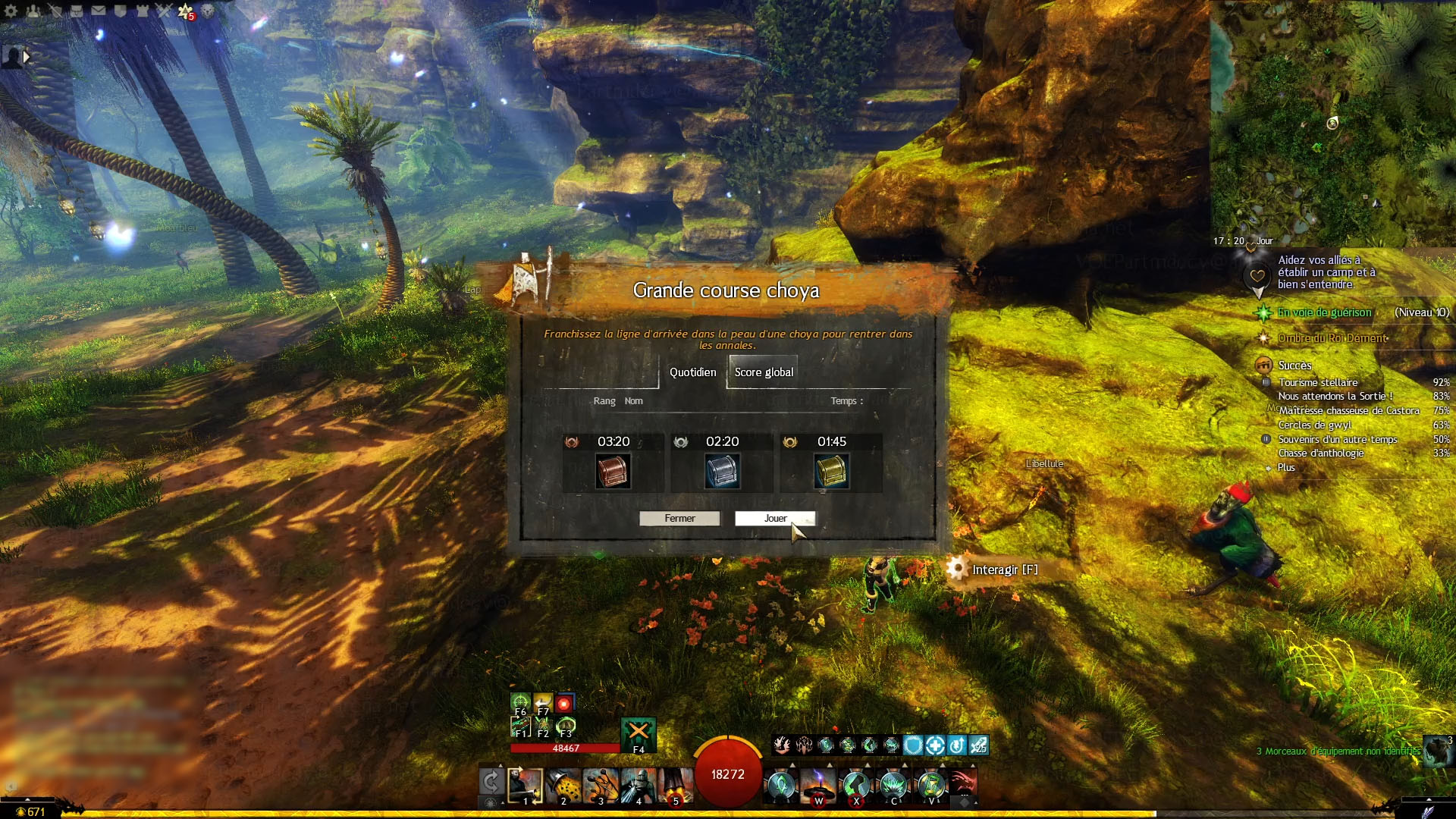The image size is (1456, 819).
Task: Activate the F4 crossed-out mech skill
Action: [638, 733]
